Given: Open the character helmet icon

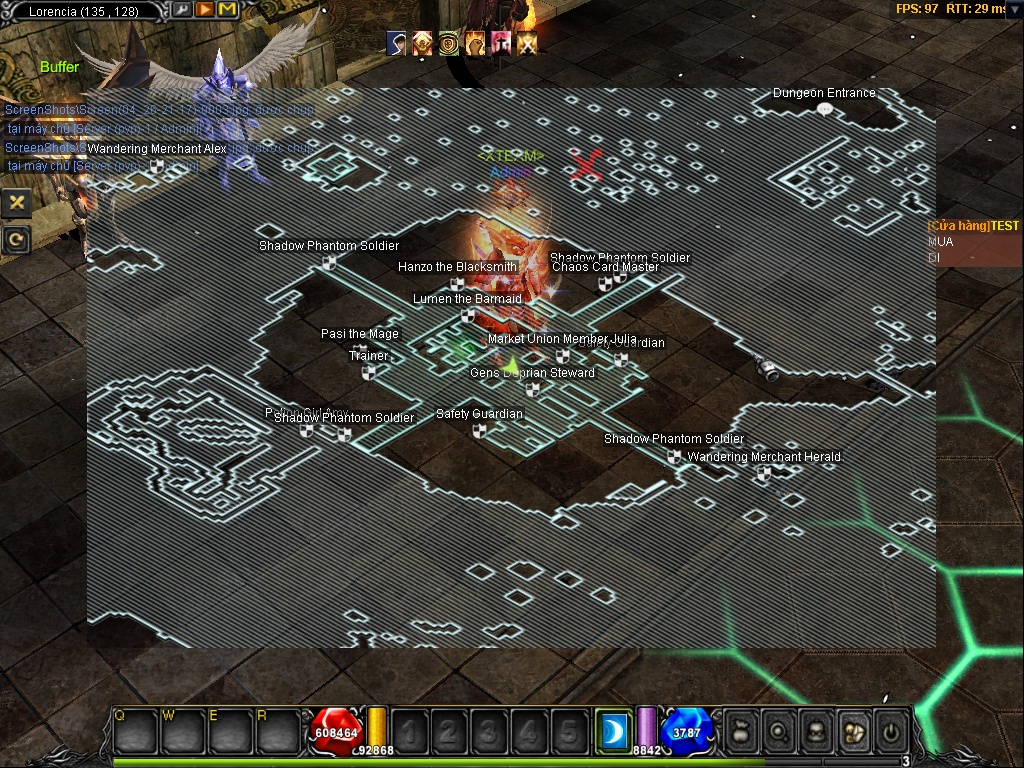Looking at the screenshot, I should click(815, 732).
